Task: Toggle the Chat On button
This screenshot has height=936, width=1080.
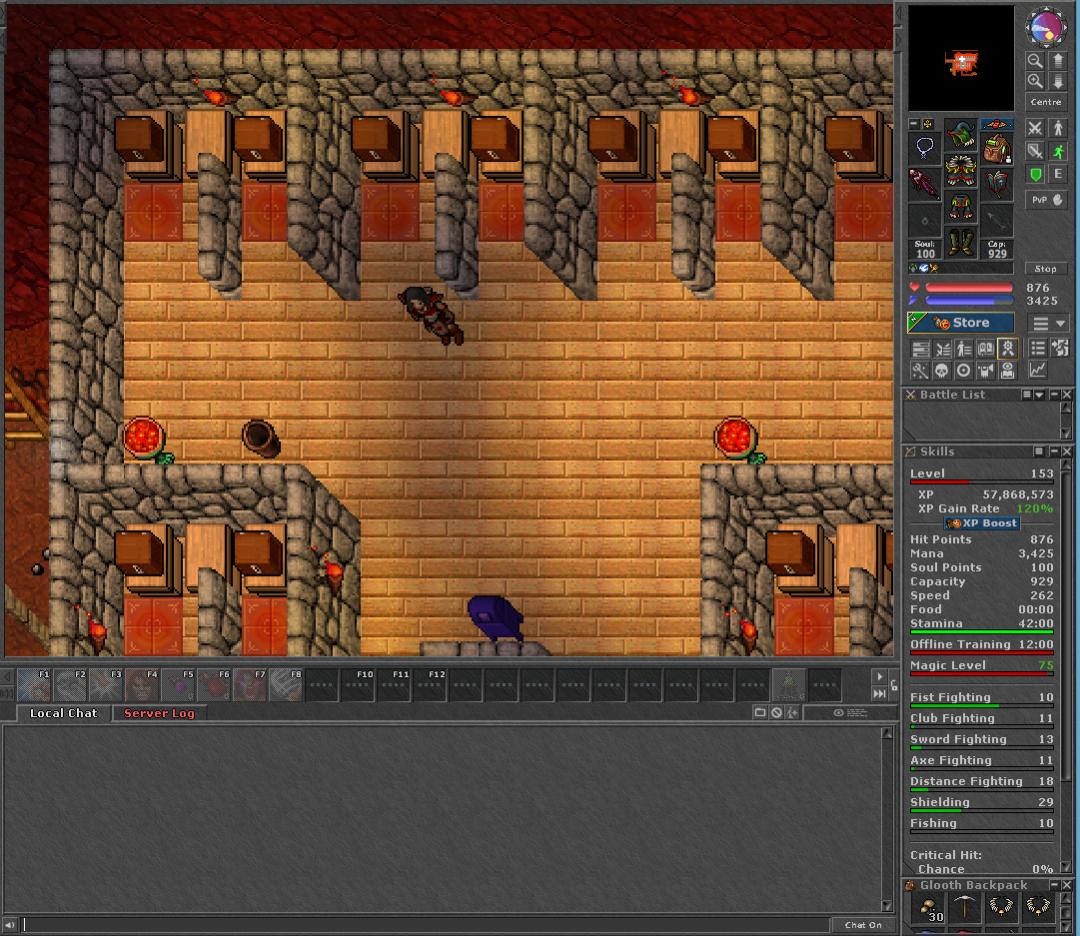Action: tap(863, 925)
